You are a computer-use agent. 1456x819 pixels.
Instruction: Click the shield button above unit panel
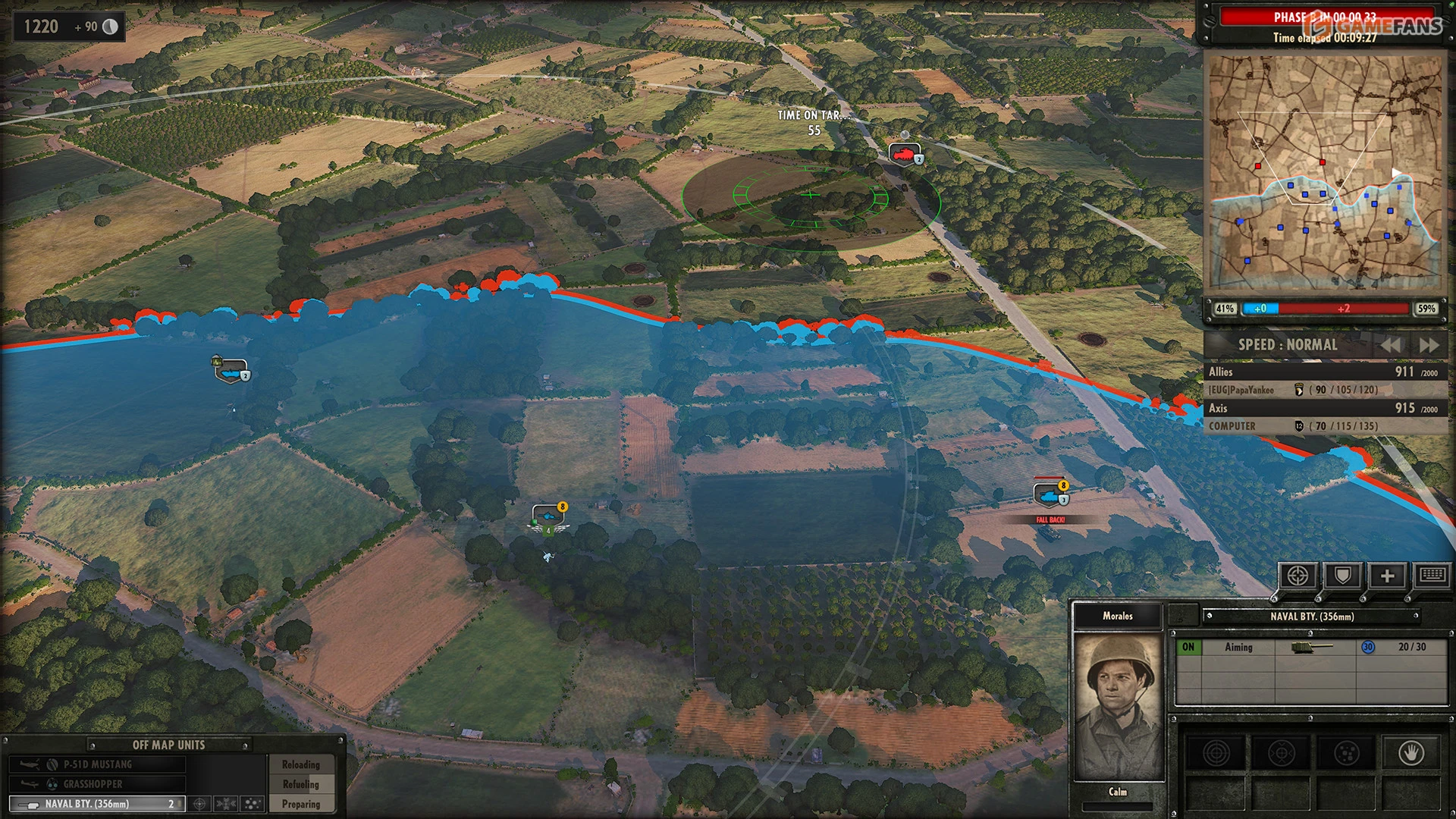[1342, 576]
